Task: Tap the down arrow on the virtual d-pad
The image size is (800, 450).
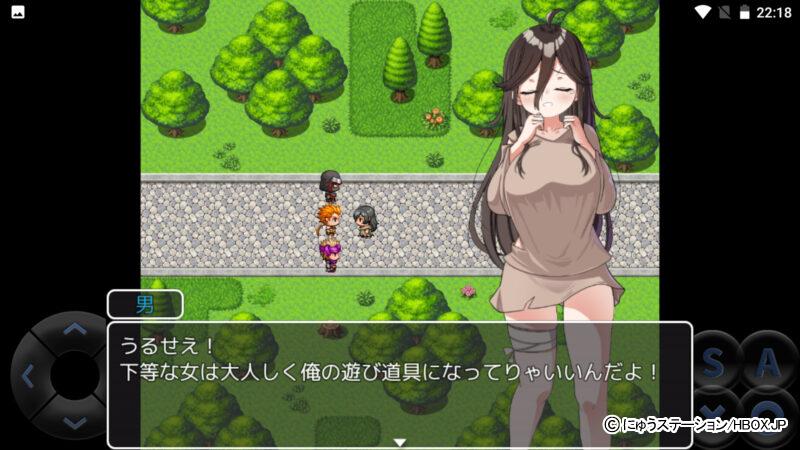Action: point(73,423)
